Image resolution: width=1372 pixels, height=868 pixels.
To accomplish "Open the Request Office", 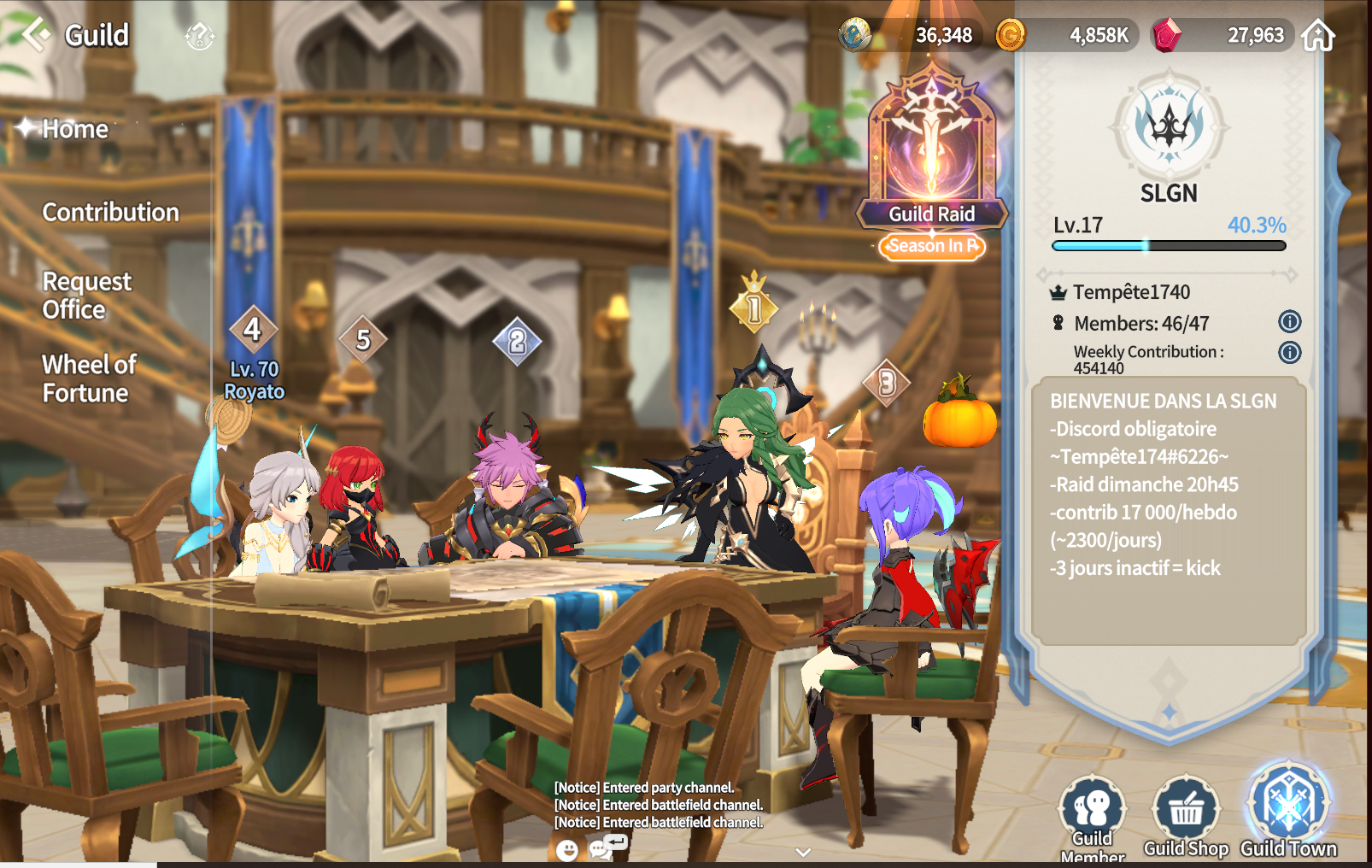I will click(86, 295).
